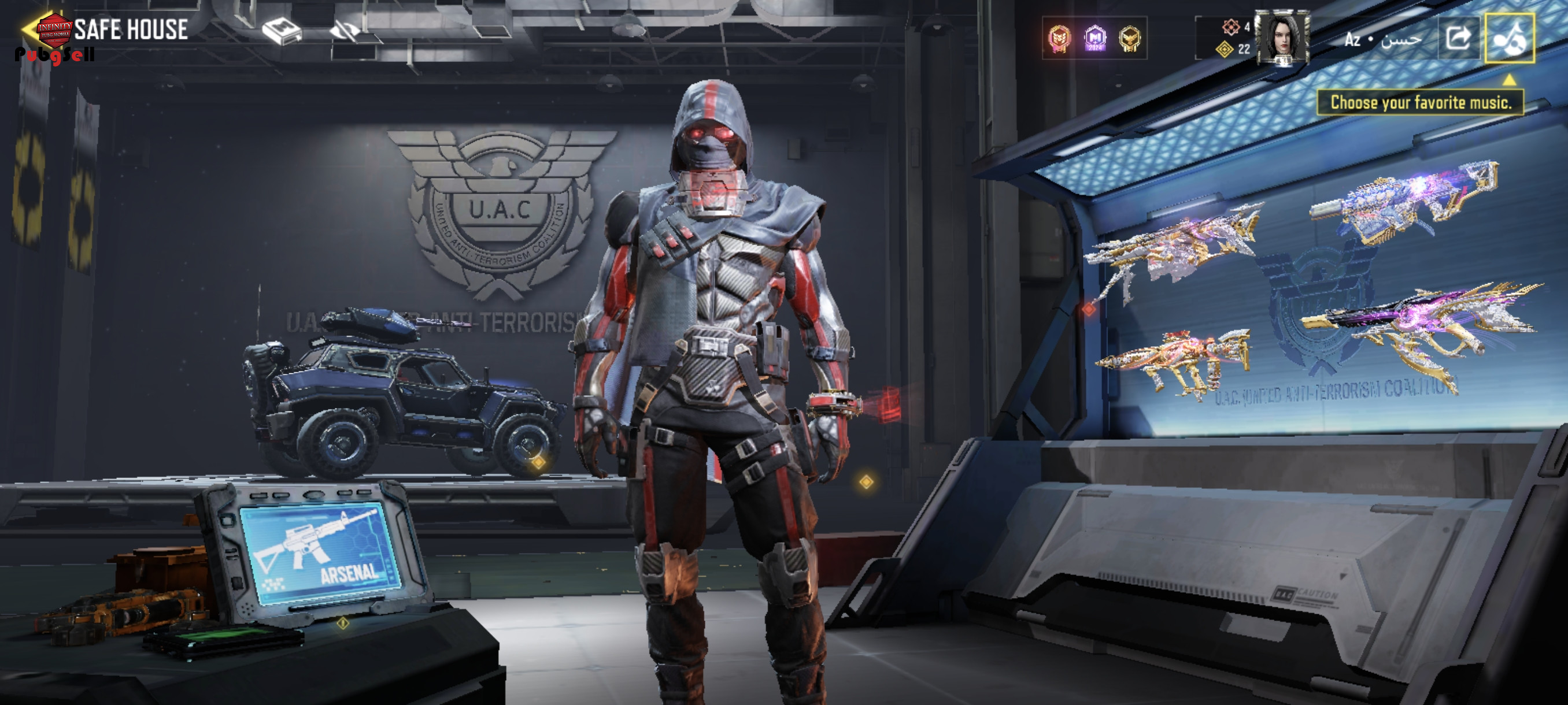Image resolution: width=1568 pixels, height=705 pixels.
Task: Share the safe house with the arrow button
Action: [x=1458, y=38]
